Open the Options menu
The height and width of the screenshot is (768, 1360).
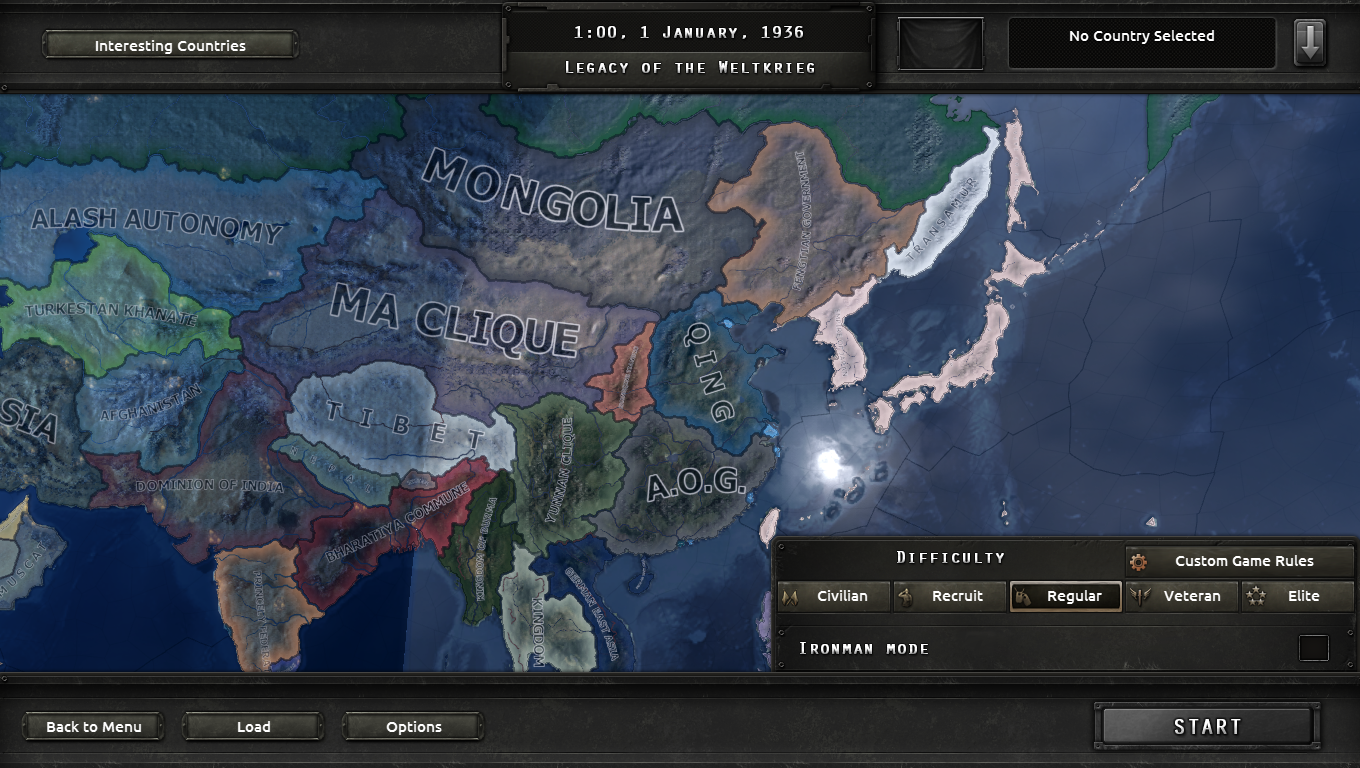412,727
